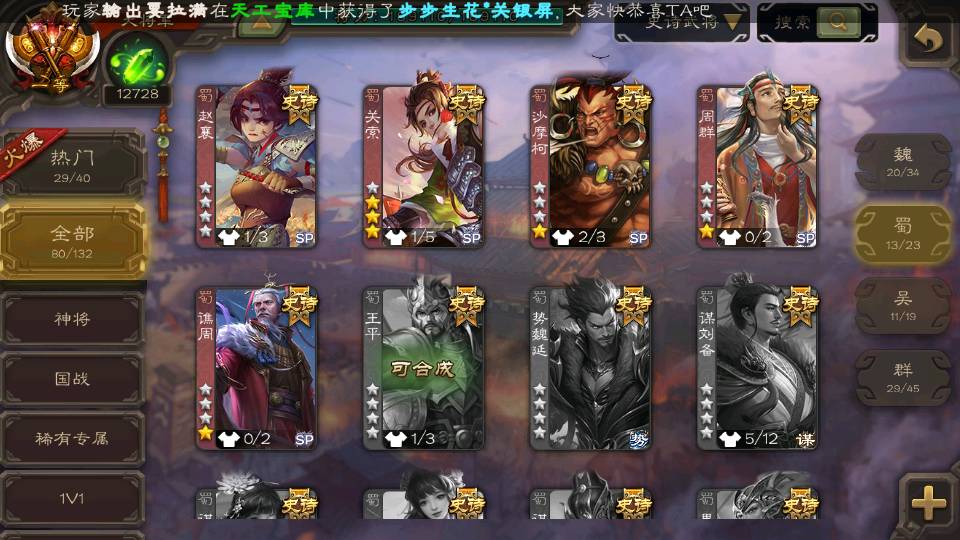Open the 赵襄 hero card

click(255, 166)
